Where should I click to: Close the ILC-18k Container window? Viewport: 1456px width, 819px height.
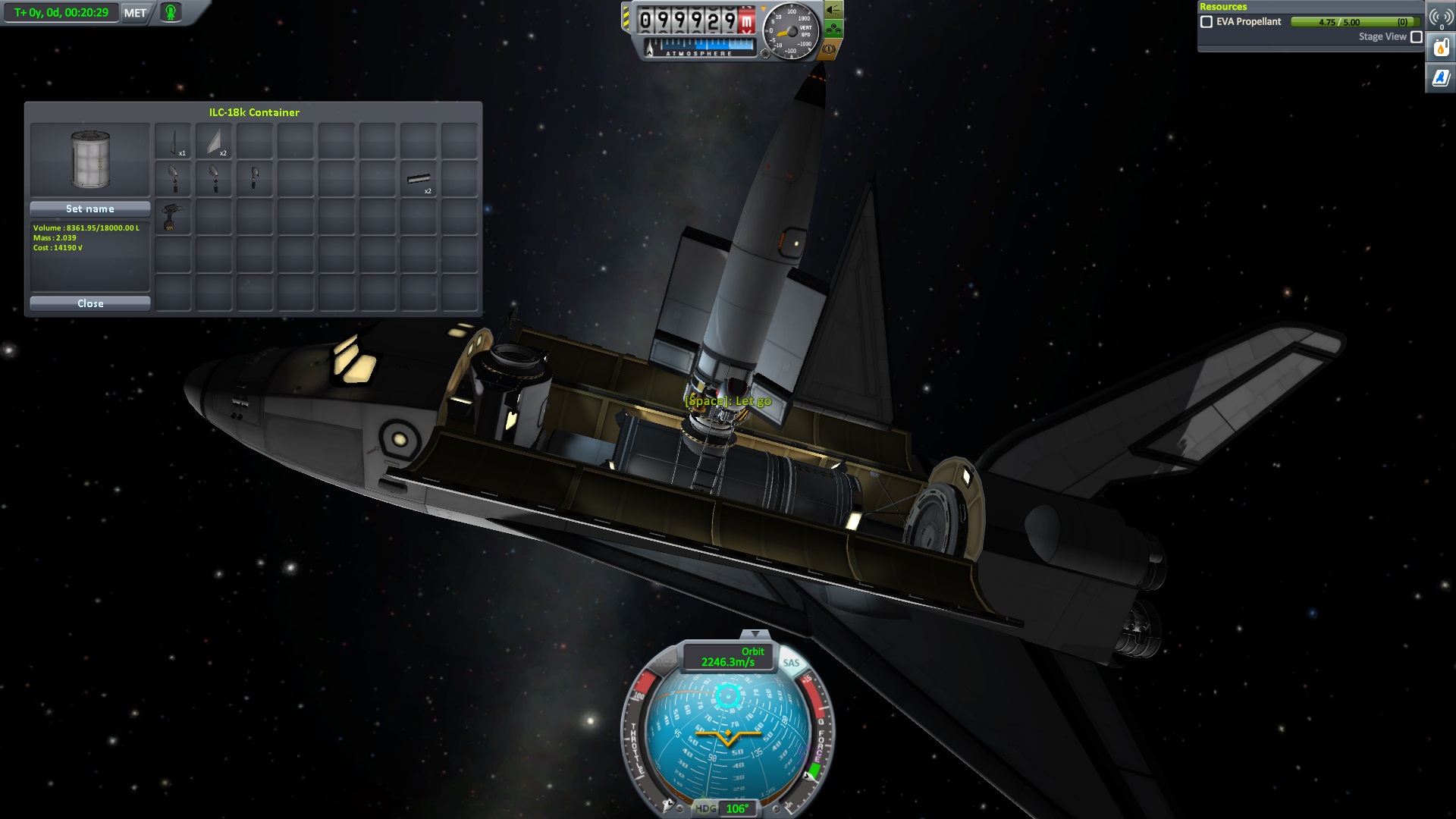point(90,303)
